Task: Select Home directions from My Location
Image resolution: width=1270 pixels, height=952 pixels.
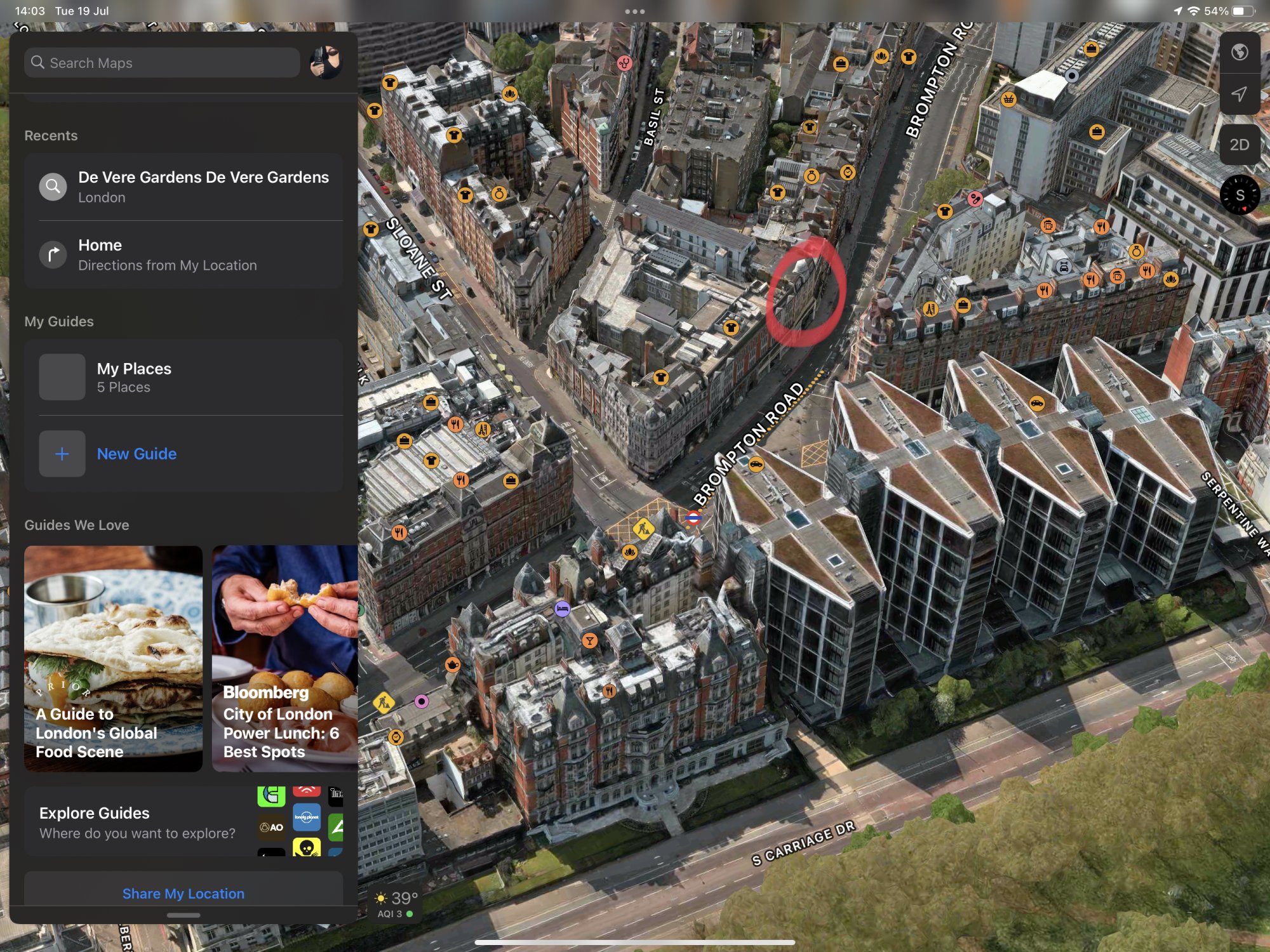Action: [x=184, y=255]
